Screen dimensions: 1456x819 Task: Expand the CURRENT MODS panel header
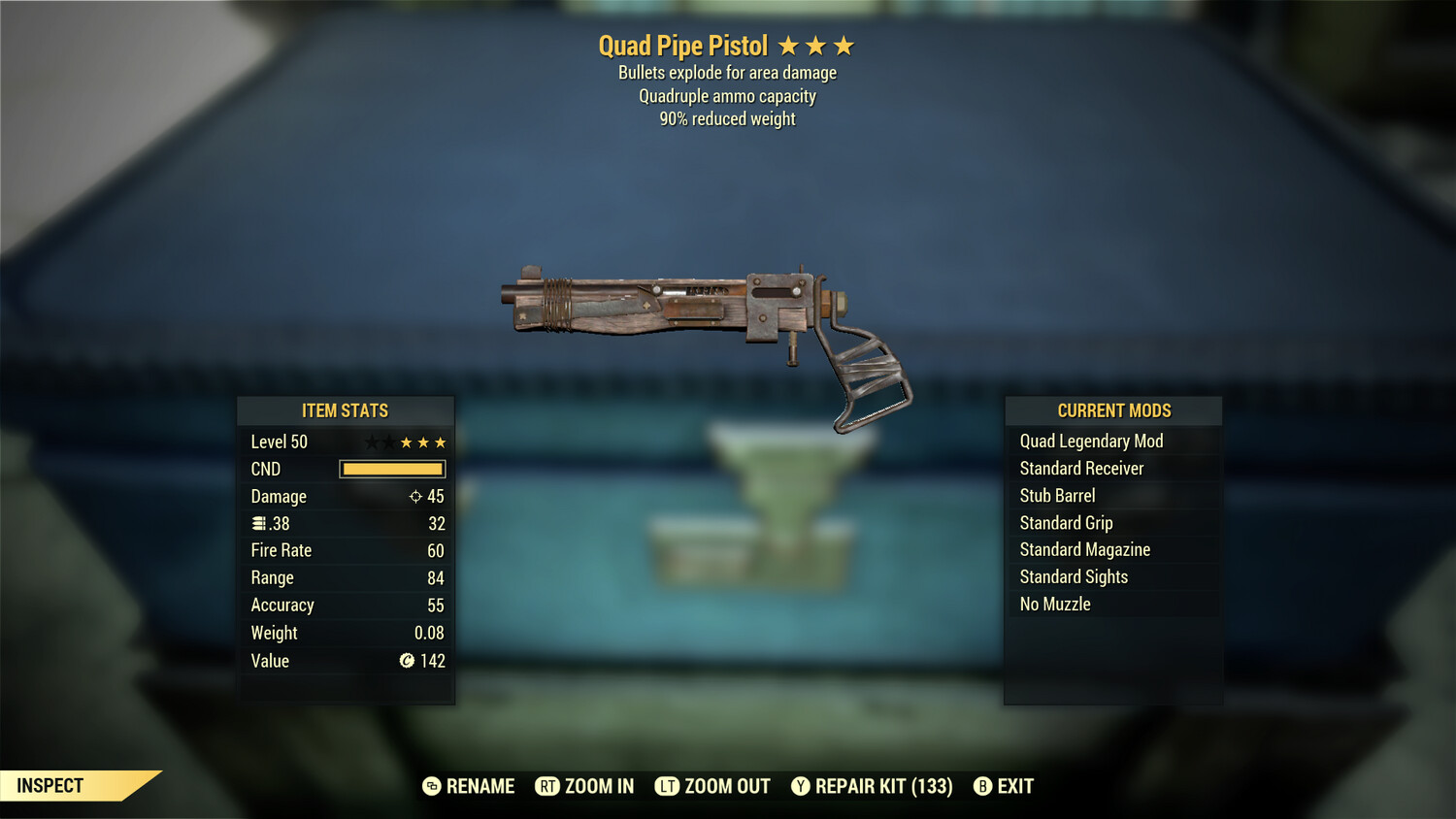click(x=1112, y=409)
